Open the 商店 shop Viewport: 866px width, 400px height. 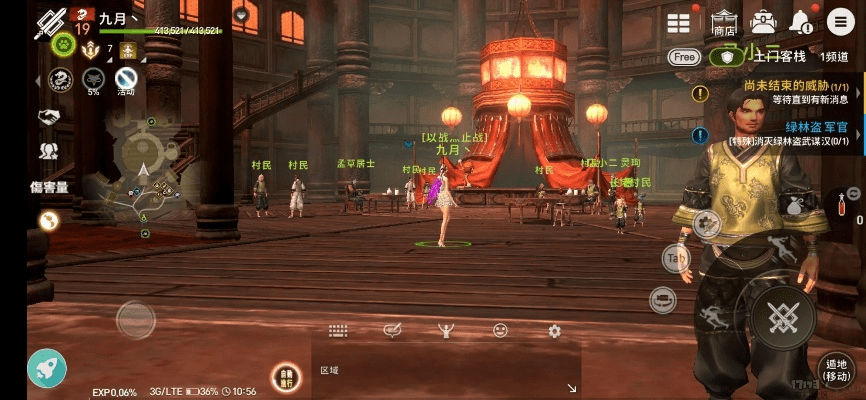click(723, 22)
